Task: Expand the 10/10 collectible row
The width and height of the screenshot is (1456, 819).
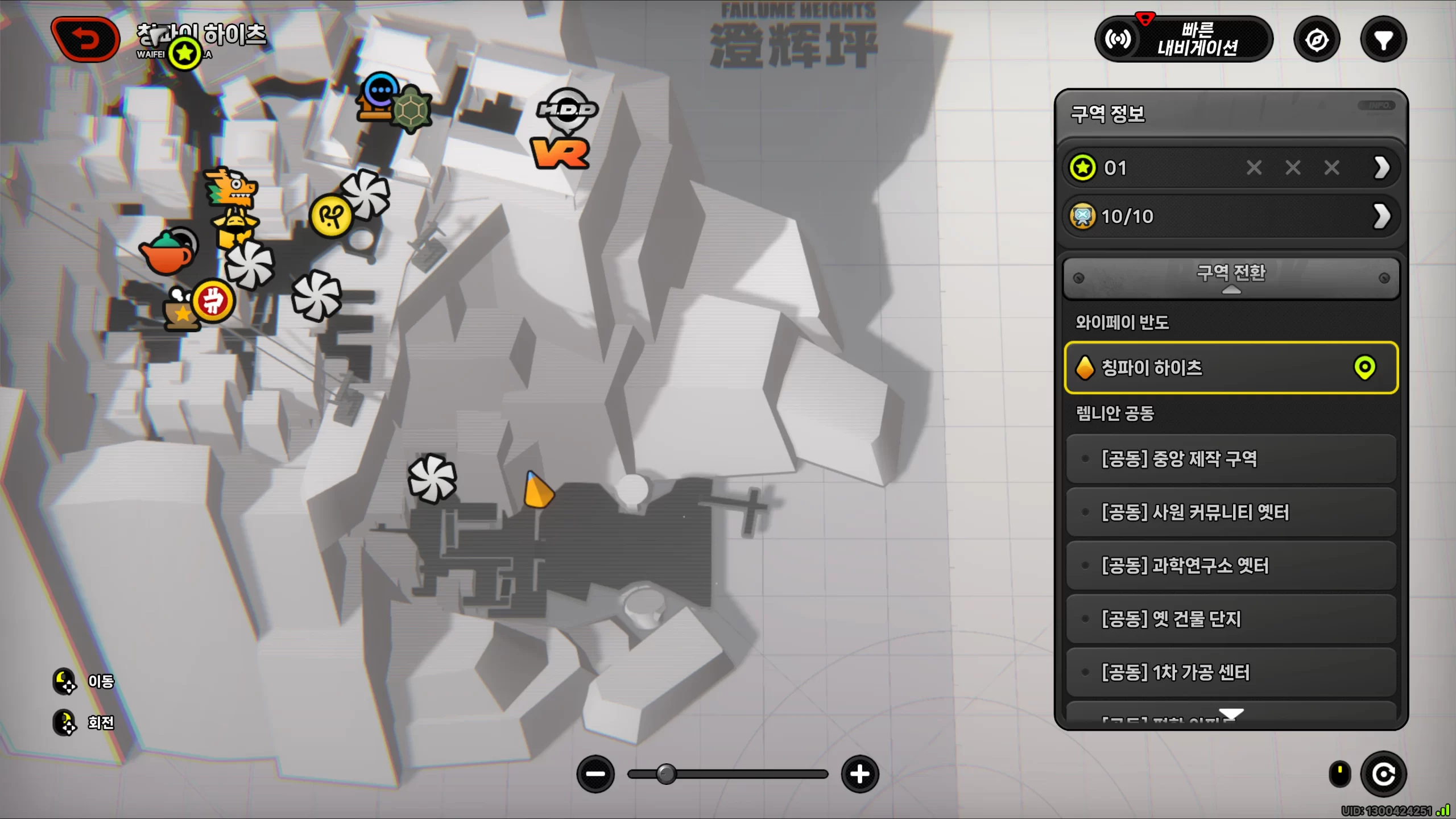Action: (1381, 216)
